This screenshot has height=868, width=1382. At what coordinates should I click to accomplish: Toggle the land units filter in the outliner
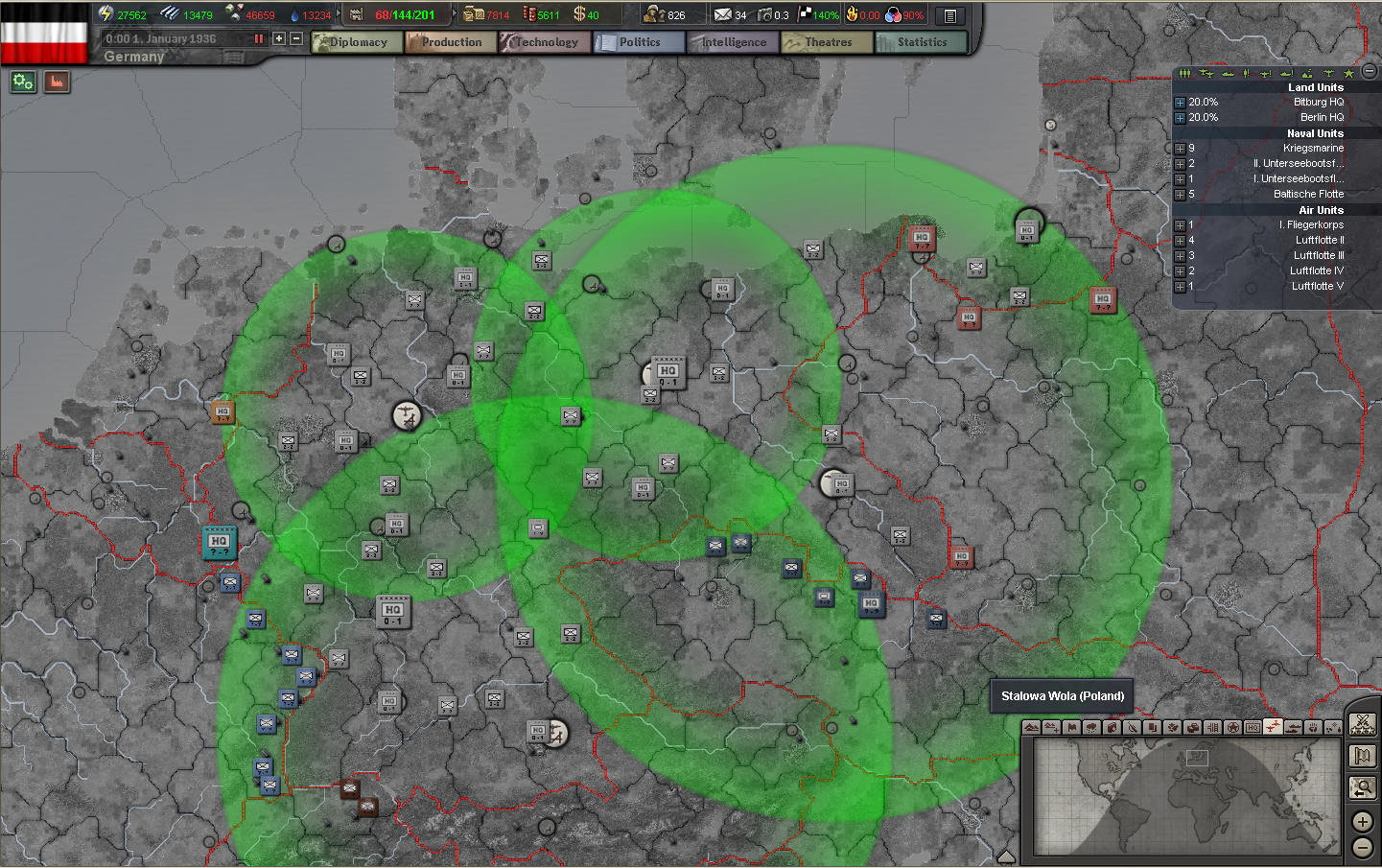click(1185, 72)
